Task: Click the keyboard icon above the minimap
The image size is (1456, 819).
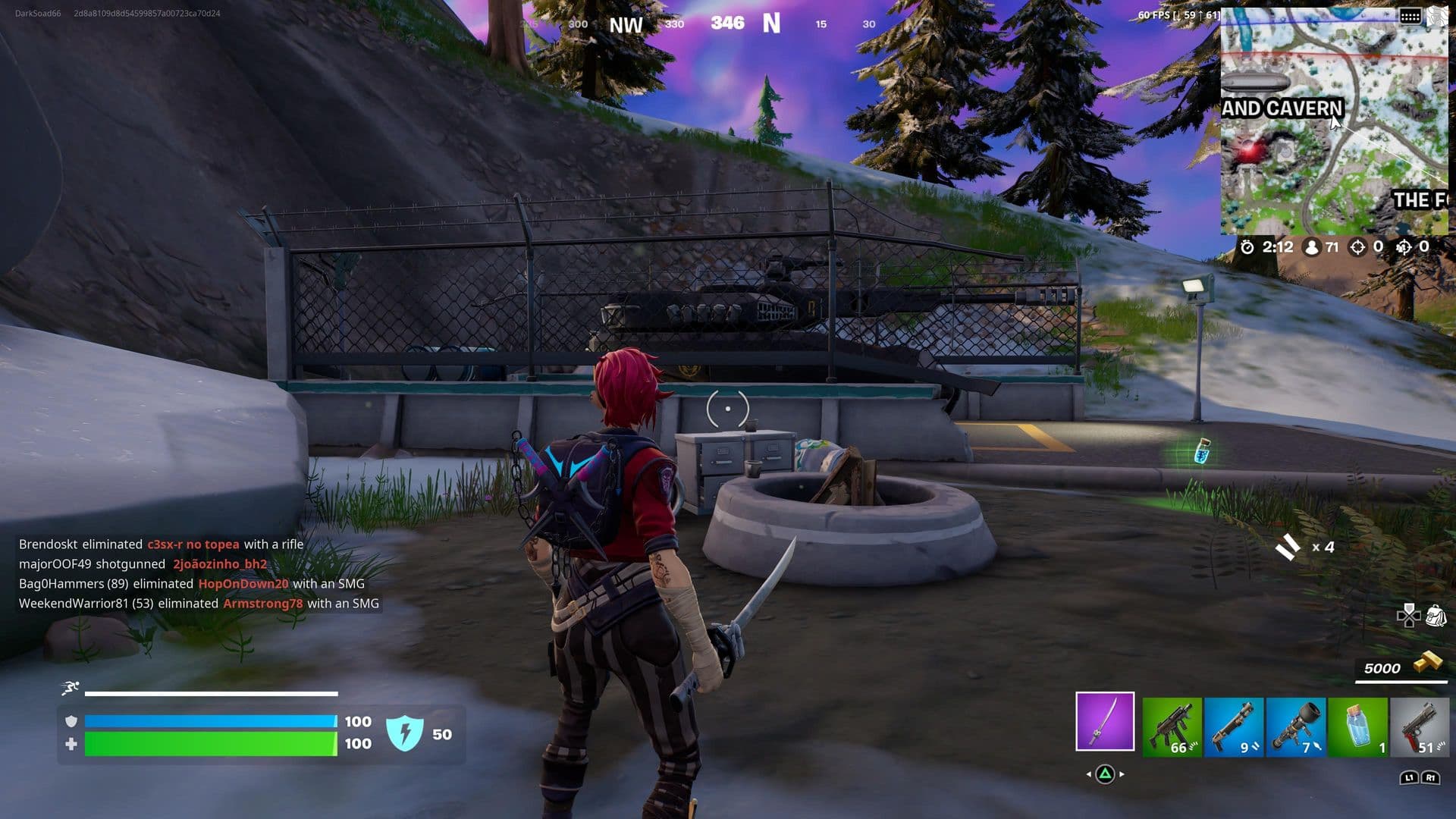Action: point(1410,17)
